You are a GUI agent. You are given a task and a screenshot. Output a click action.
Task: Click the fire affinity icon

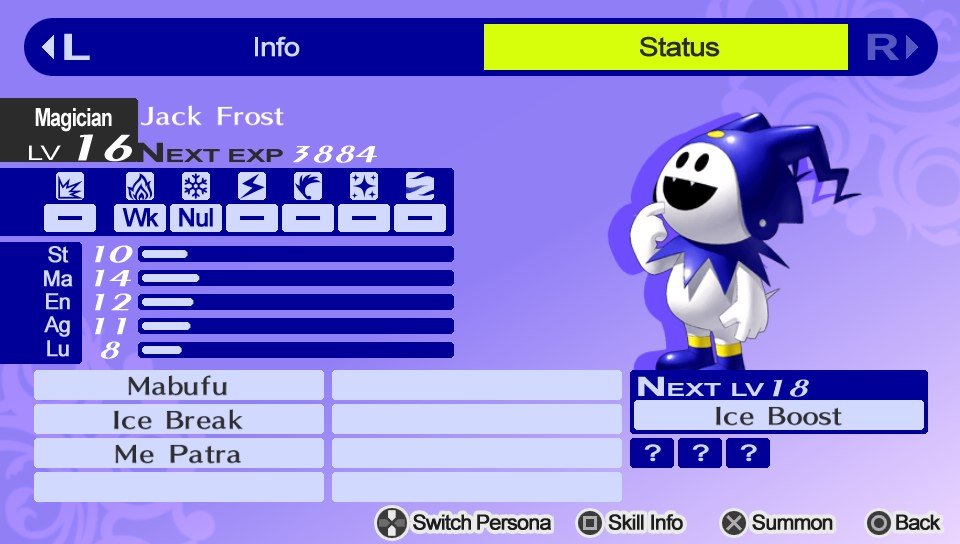tap(140, 187)
